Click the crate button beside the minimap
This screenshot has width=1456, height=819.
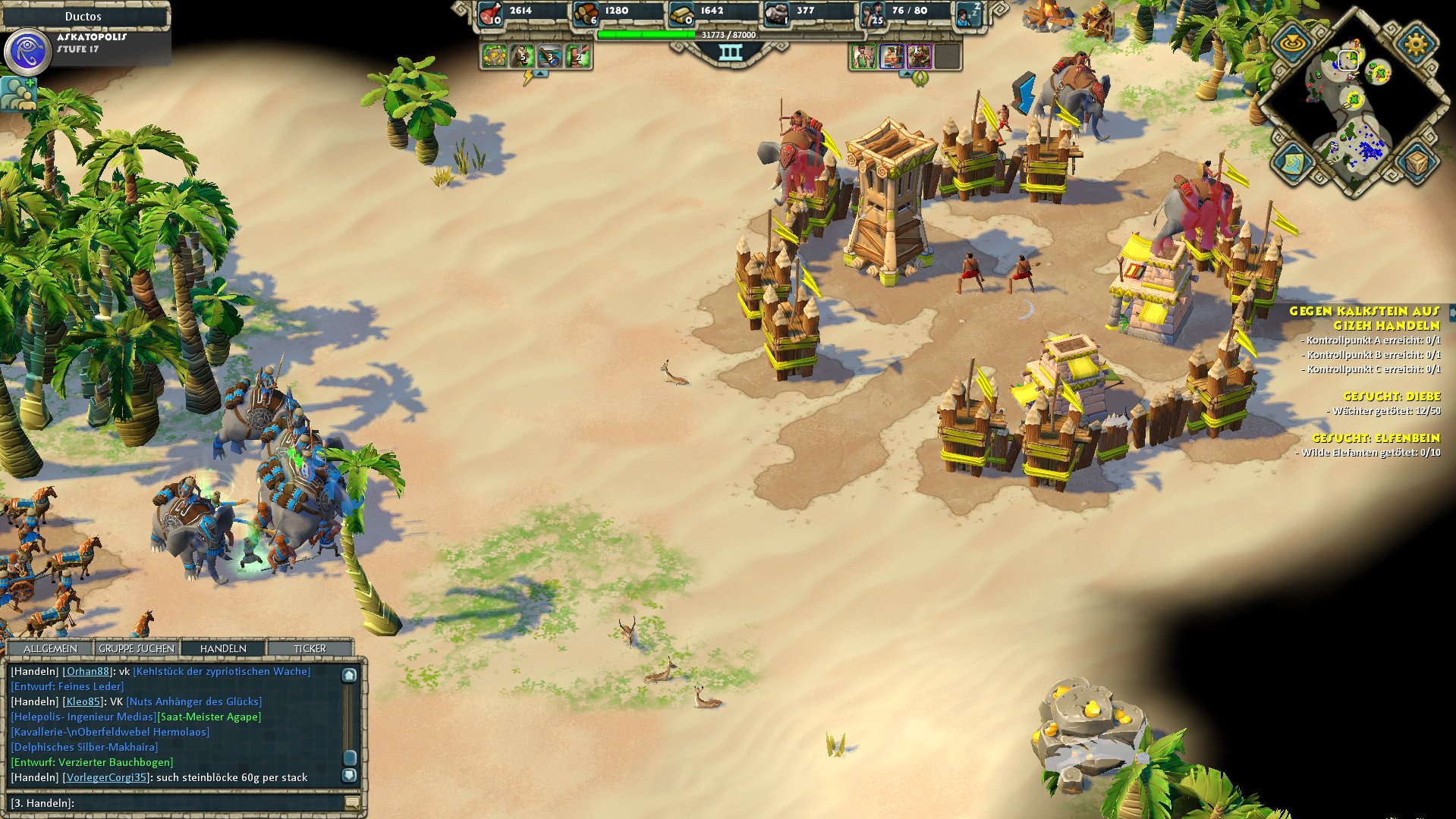[x=1416, y=162]
